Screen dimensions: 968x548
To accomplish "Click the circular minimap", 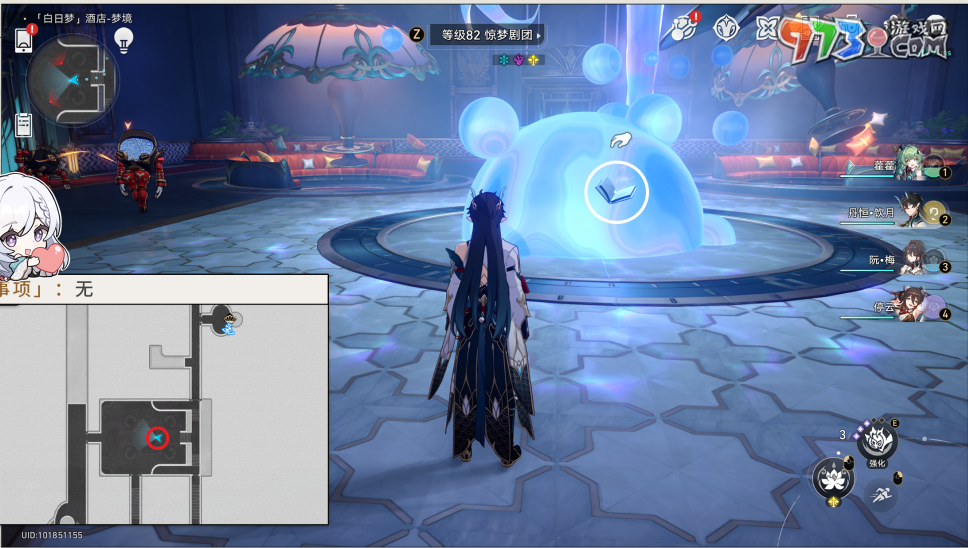I will 72,80.
